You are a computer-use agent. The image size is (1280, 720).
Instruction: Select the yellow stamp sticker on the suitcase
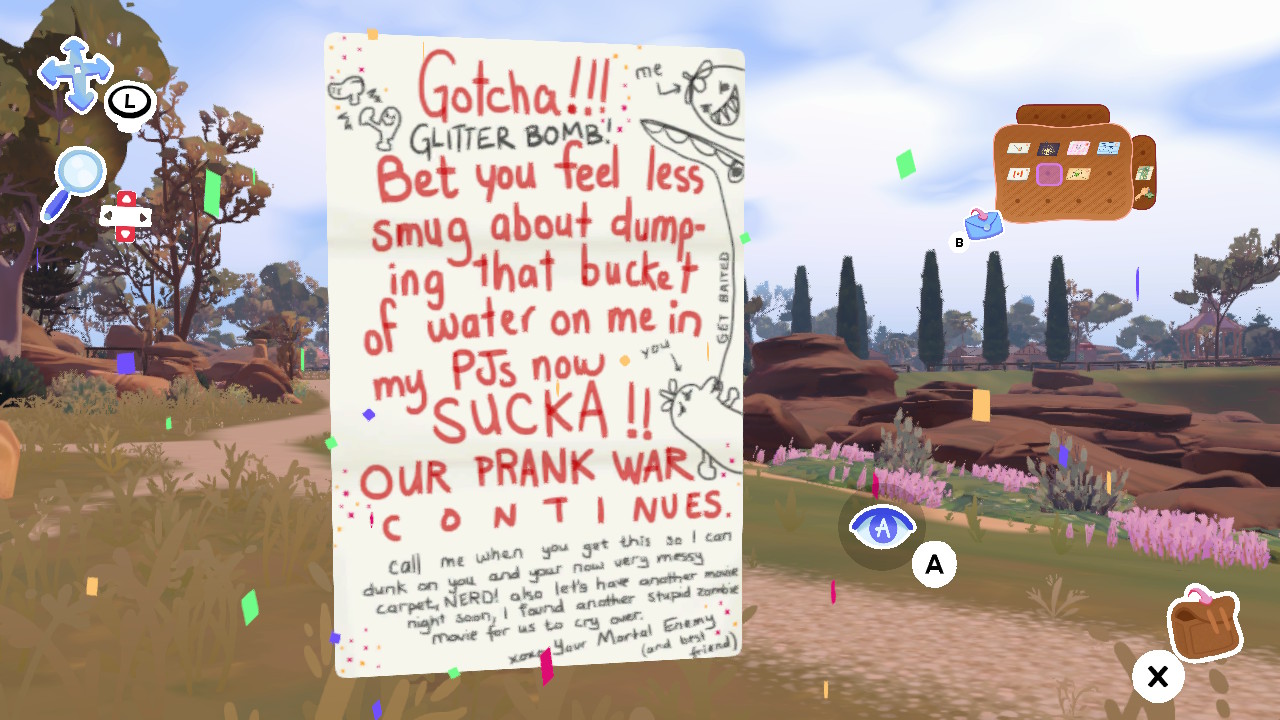click(1077, 173)
